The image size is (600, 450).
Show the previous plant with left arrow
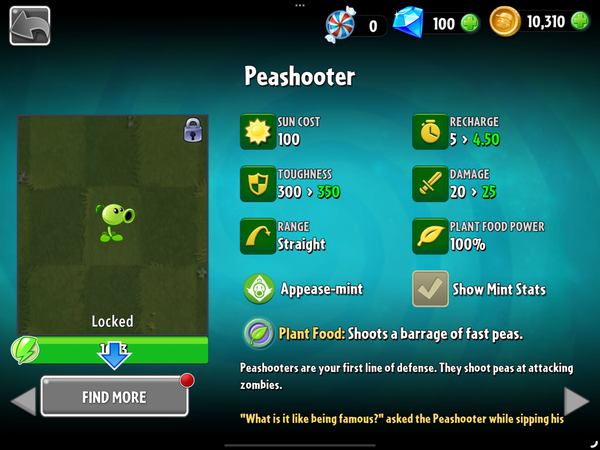tap(22, 401)
